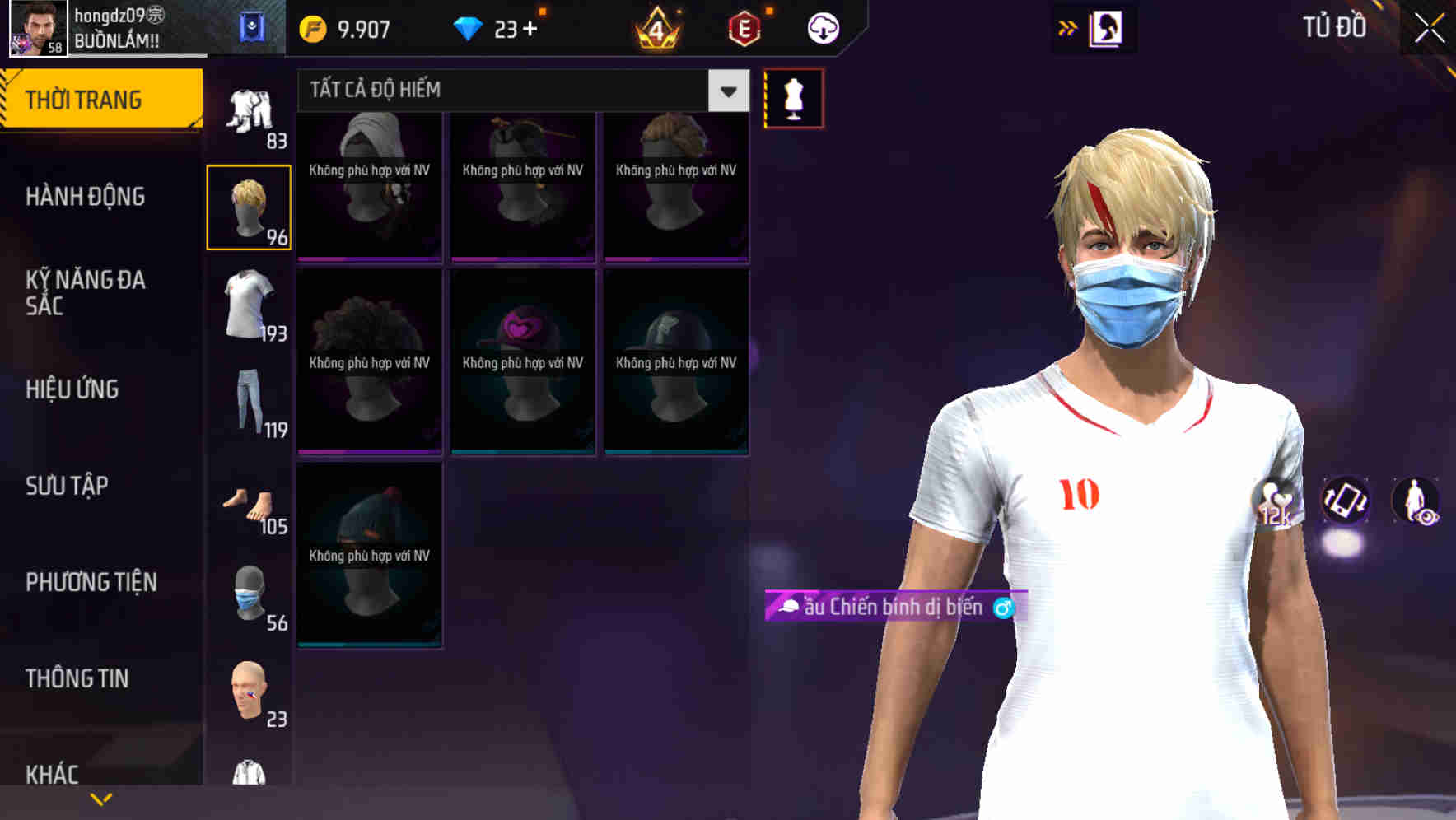1456x820 pixels.
Task: Click the Chiến binh dị biến equipped item banner
Action: (x=889, y=607)
